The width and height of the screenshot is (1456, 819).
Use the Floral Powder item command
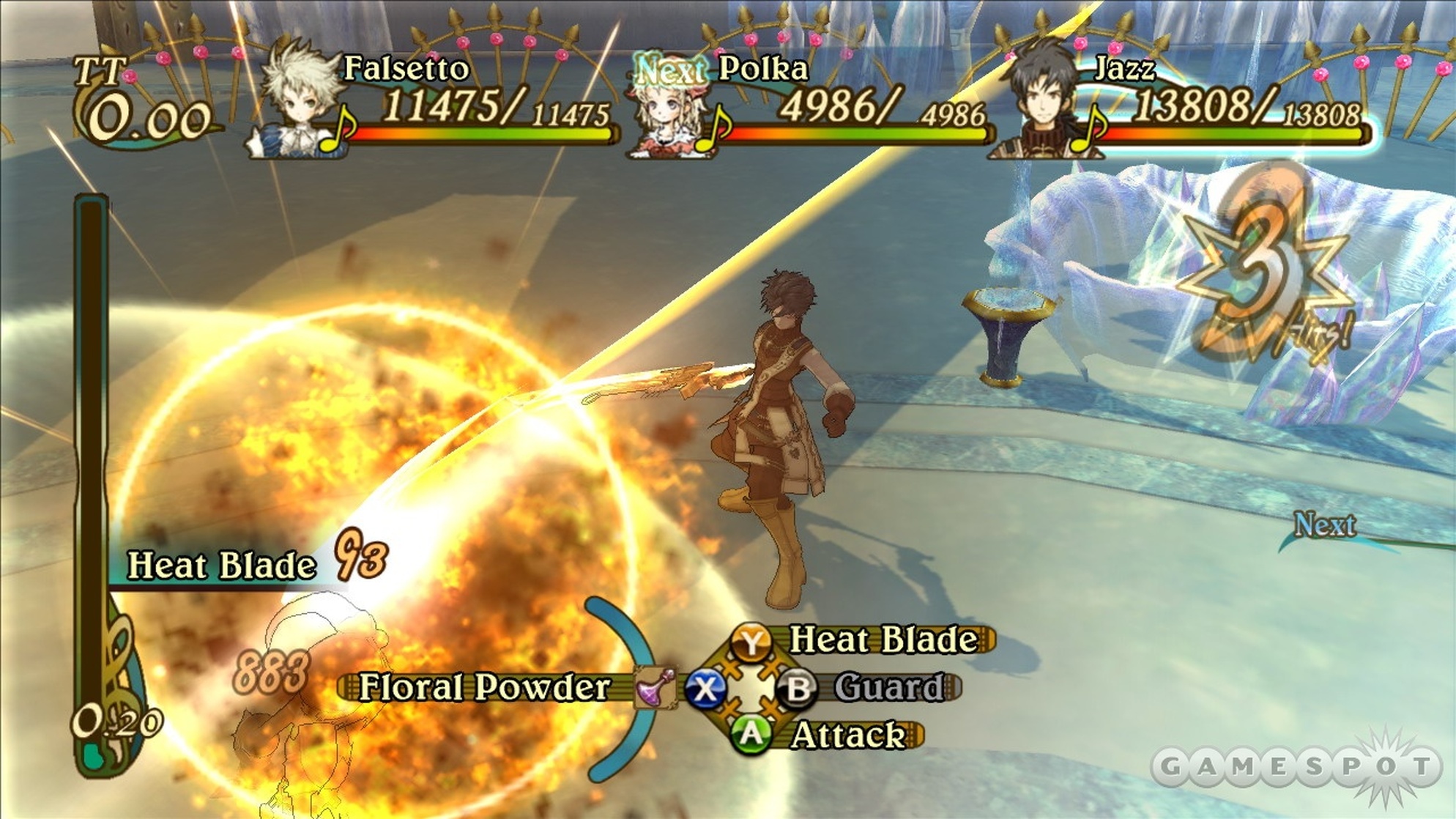484,688
